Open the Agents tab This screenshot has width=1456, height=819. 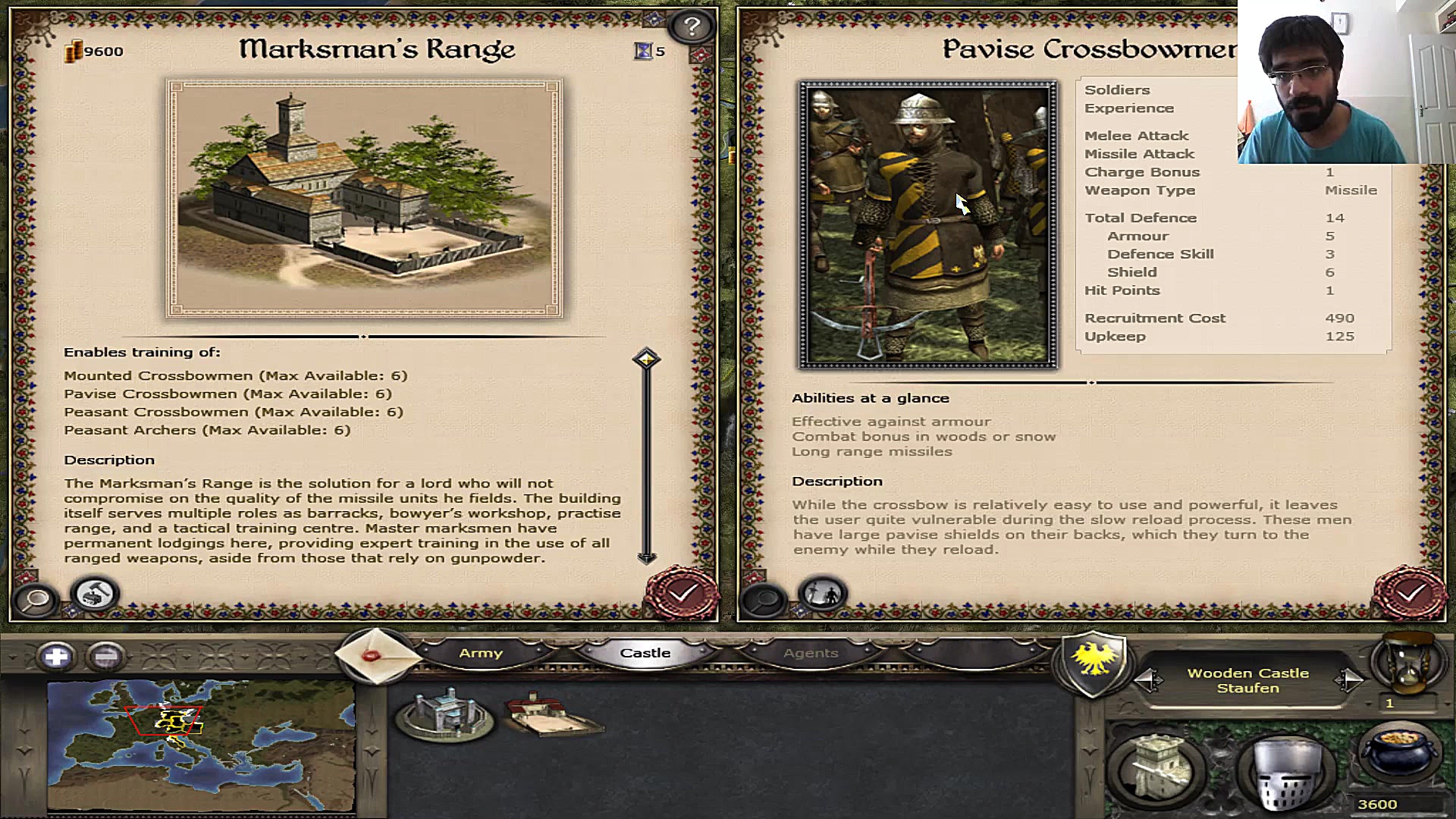pyautogui.click(x=811, y=653)
